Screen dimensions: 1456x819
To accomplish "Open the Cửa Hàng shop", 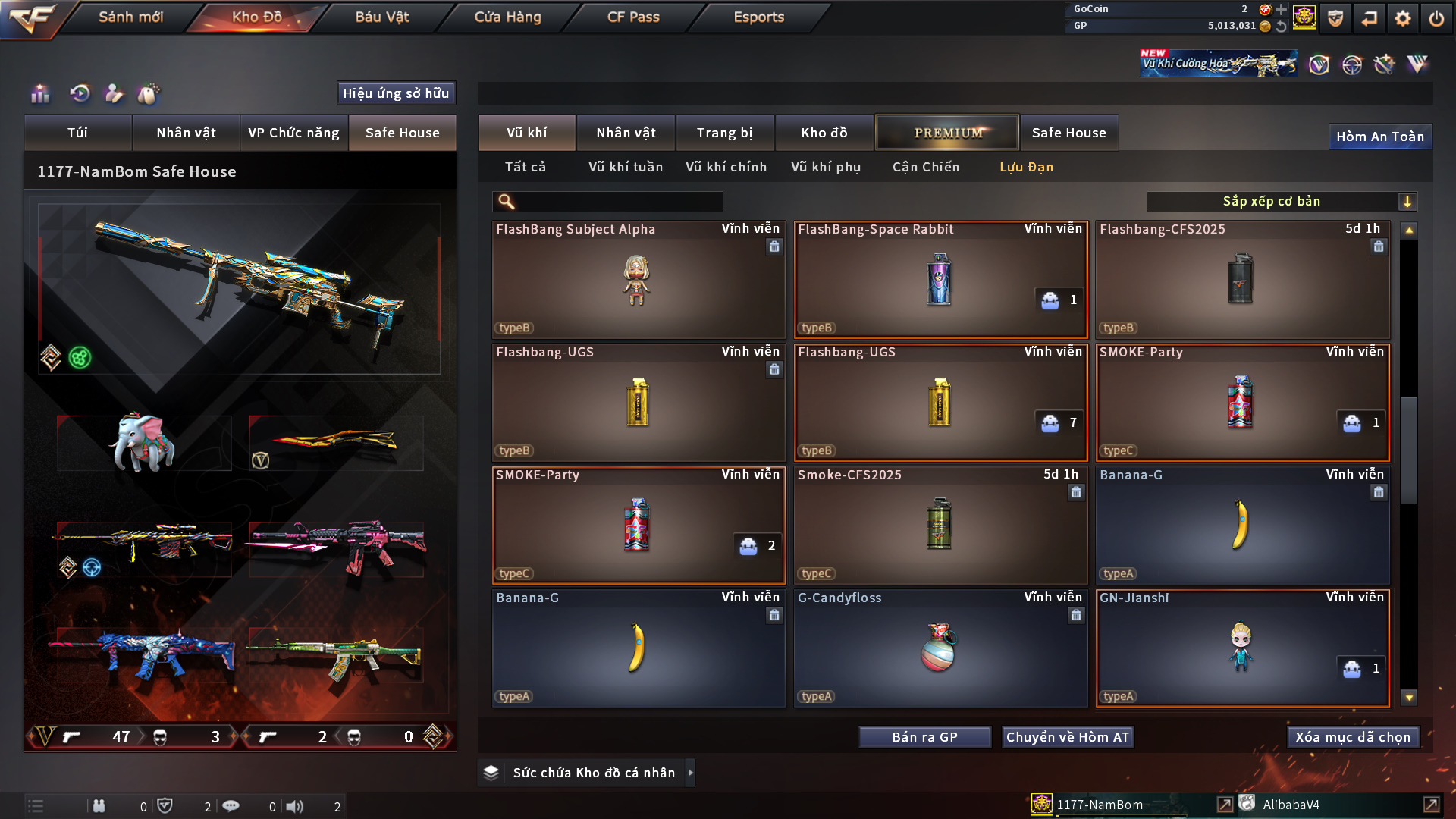I will 507,17.
